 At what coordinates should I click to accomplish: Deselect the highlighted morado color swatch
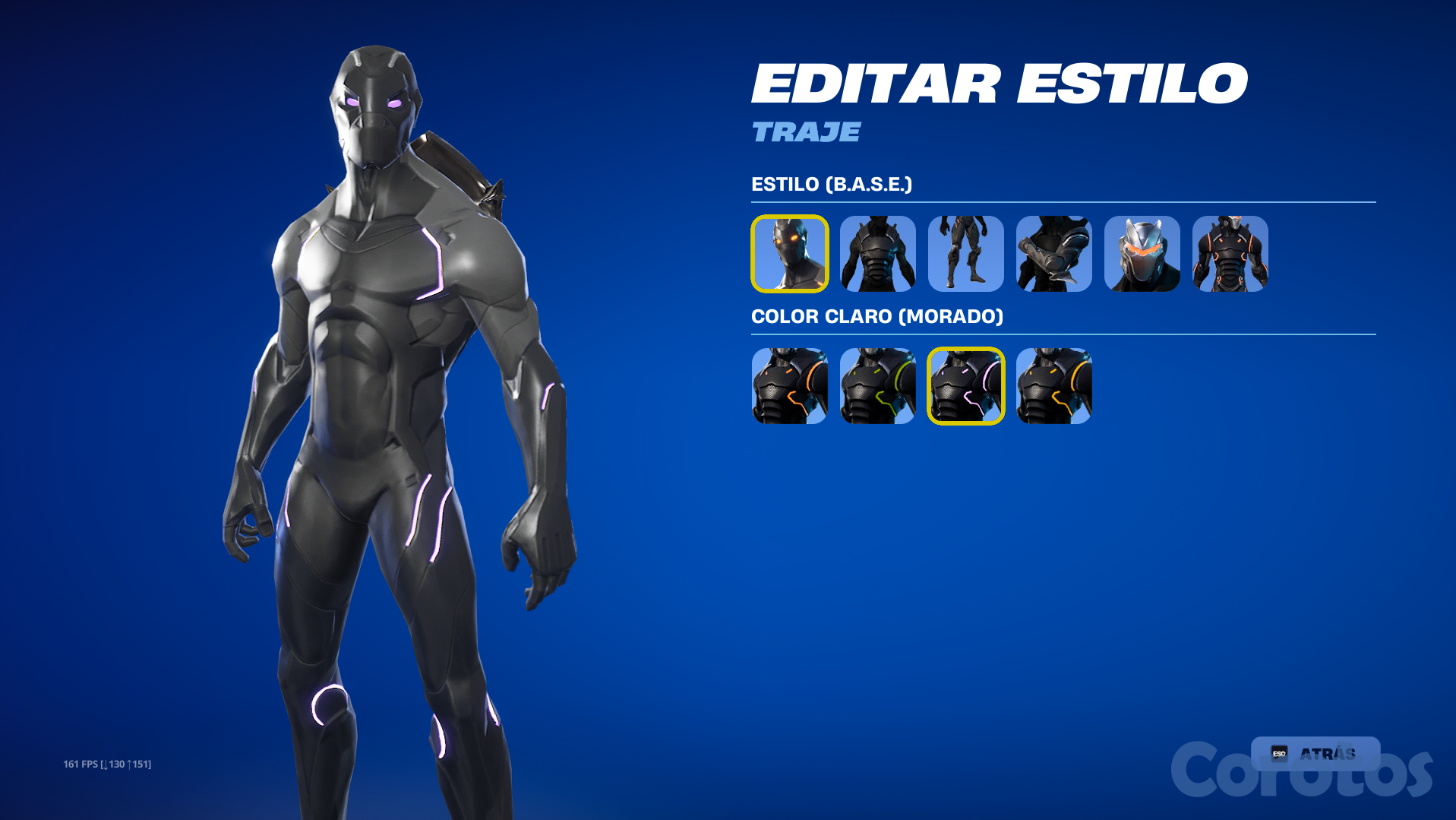[x=965, y=387]
